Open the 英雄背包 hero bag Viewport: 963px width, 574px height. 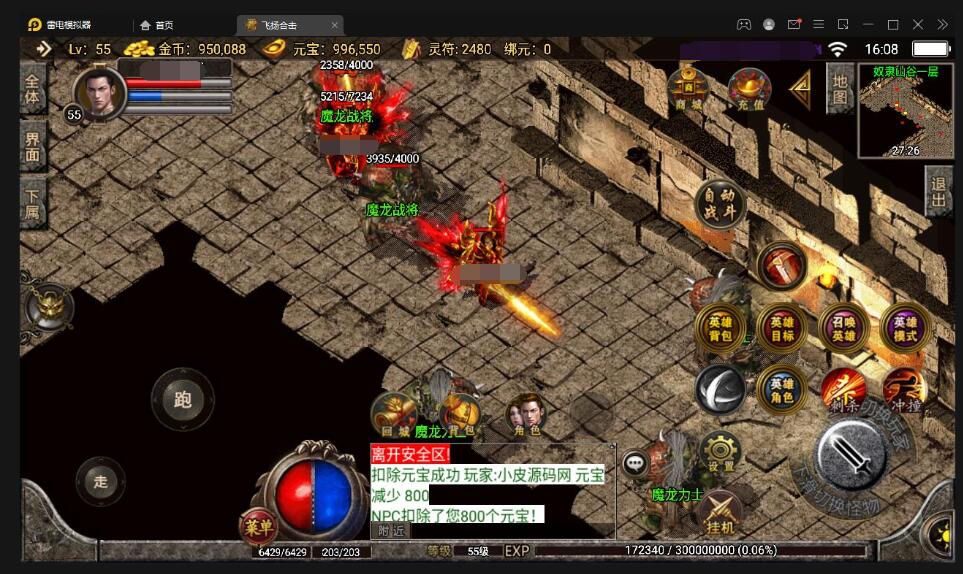click(x=720, y=328)
